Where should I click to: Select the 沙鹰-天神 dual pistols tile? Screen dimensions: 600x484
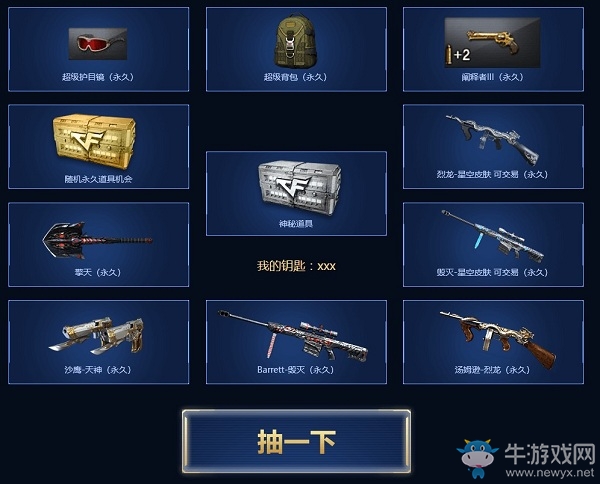[x=98, y=342]
